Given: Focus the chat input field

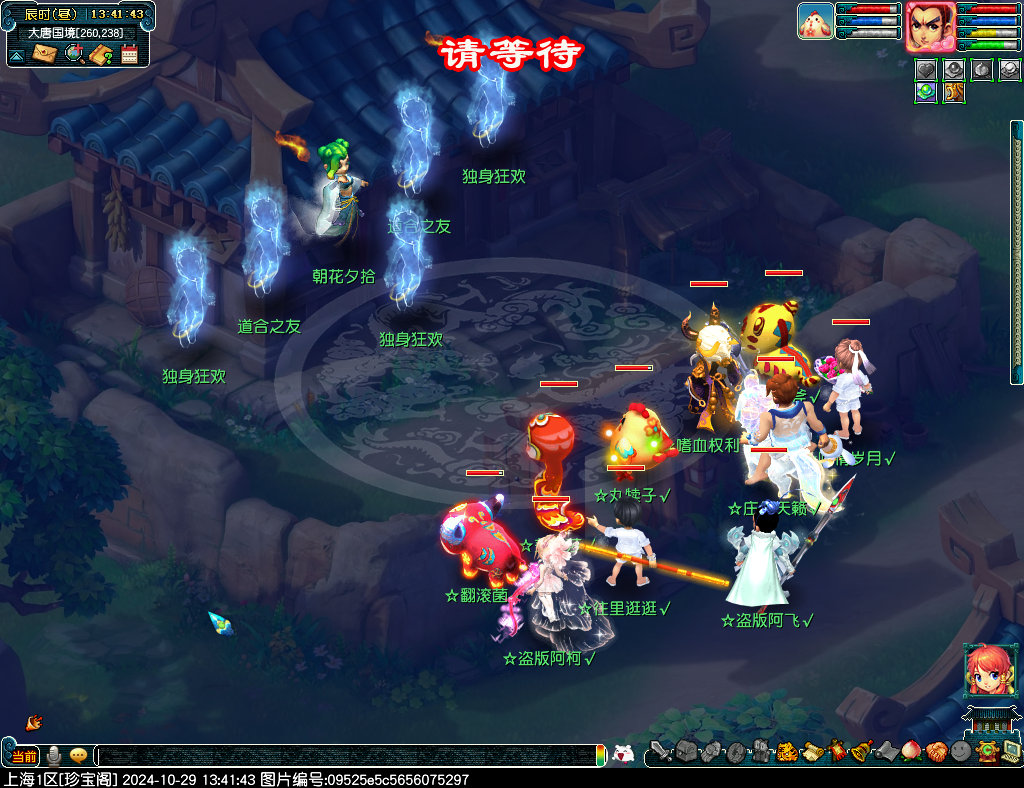Looking at the screenshot, I should tap(350, 755).
